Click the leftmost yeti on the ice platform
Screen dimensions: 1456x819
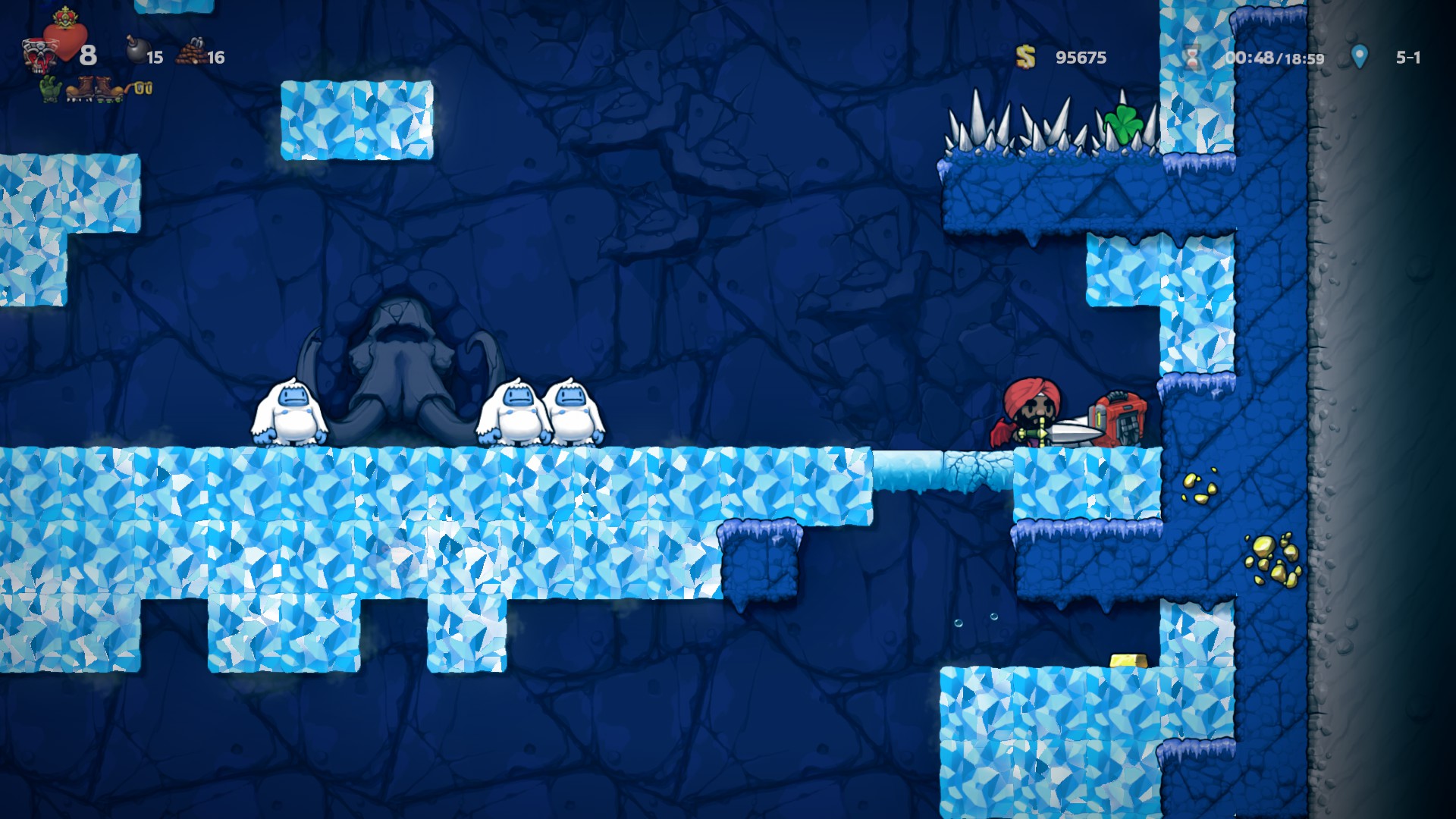pos(290,412)
